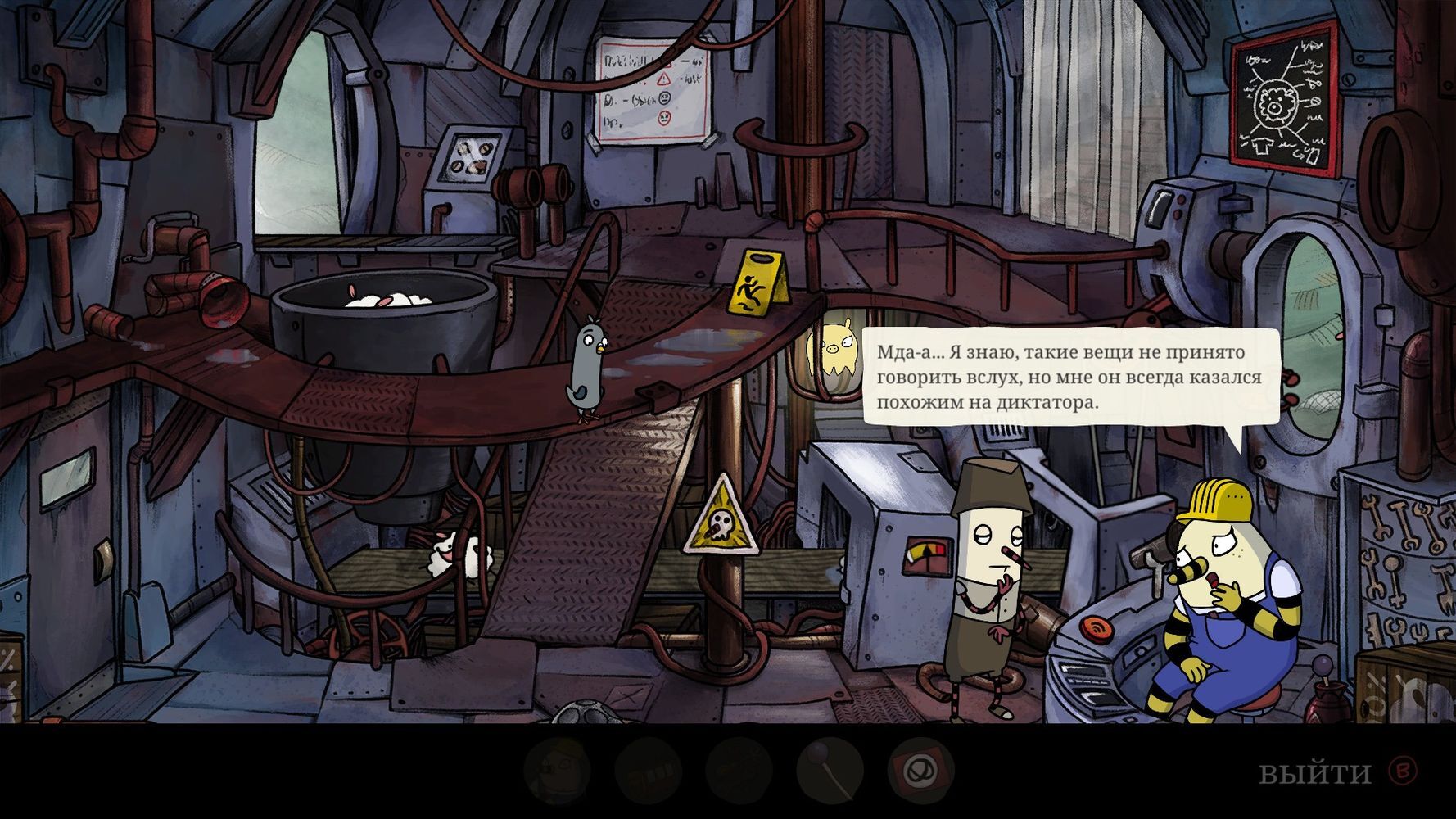Select the character portrait inventory slot
Screen dimensions: 1456x819
(556, 771)
